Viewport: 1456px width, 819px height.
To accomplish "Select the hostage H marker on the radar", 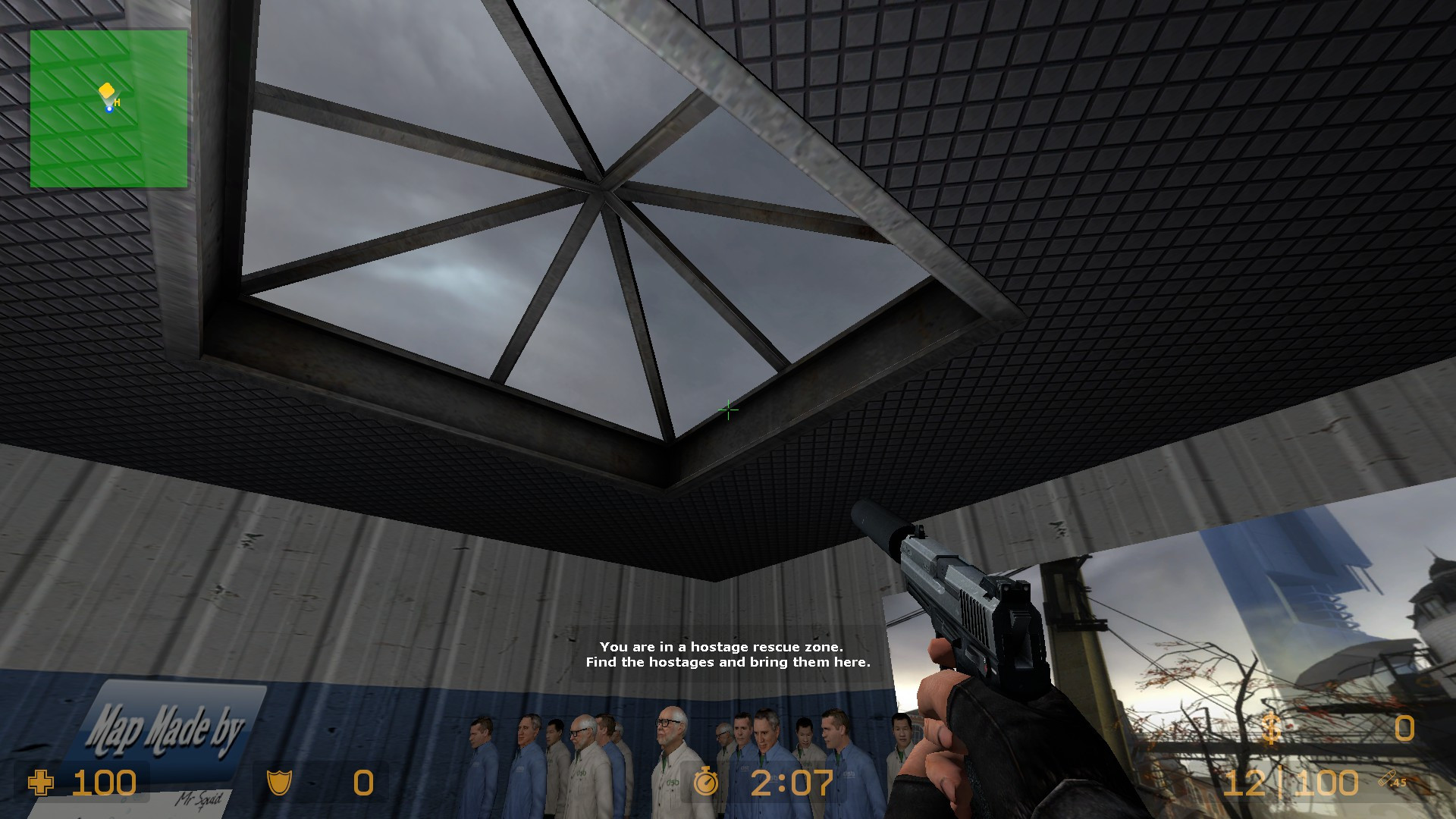I will pos(116,101).
